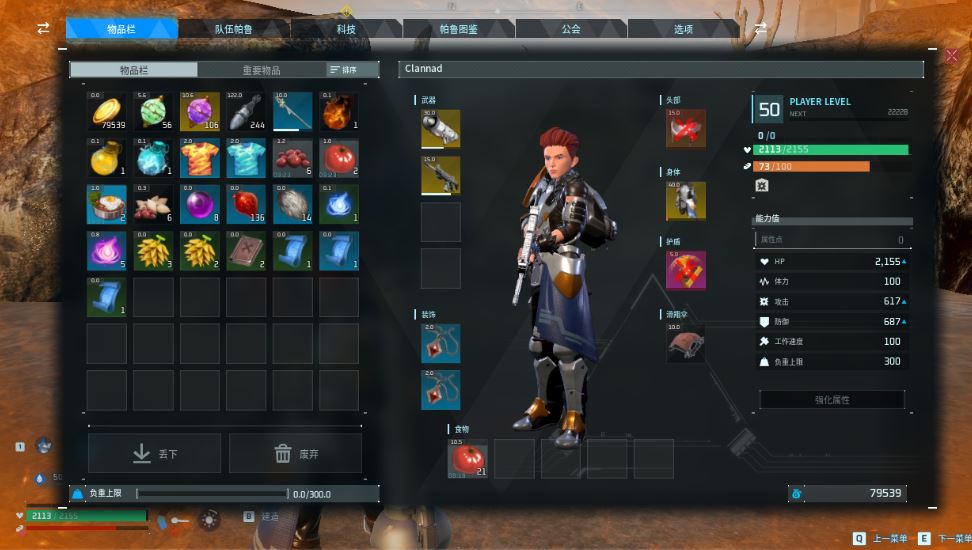Image resolution: width=972 pixels, height=550 pixels.
Task: Switch to the 公会 tab
Action: 571,29
